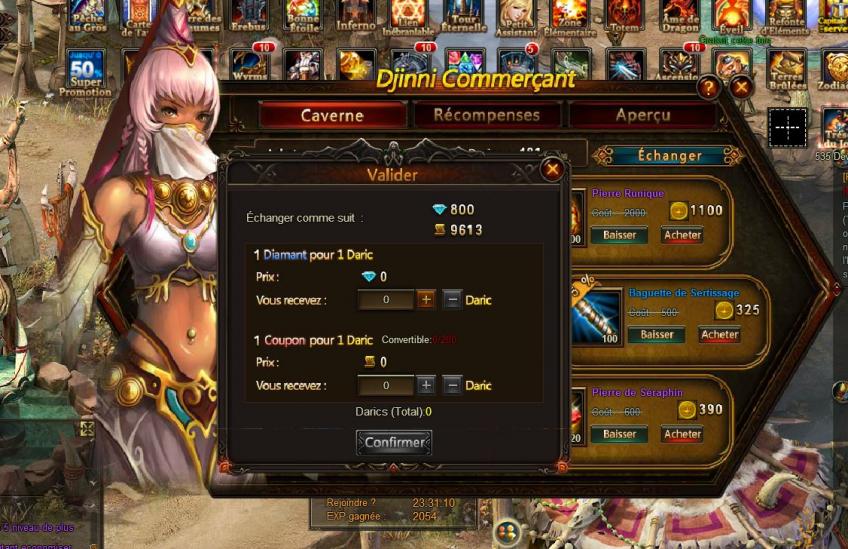848x549 pixels.
Task: Decrease Darics bought with Diamonds
Action: [452, 300]
